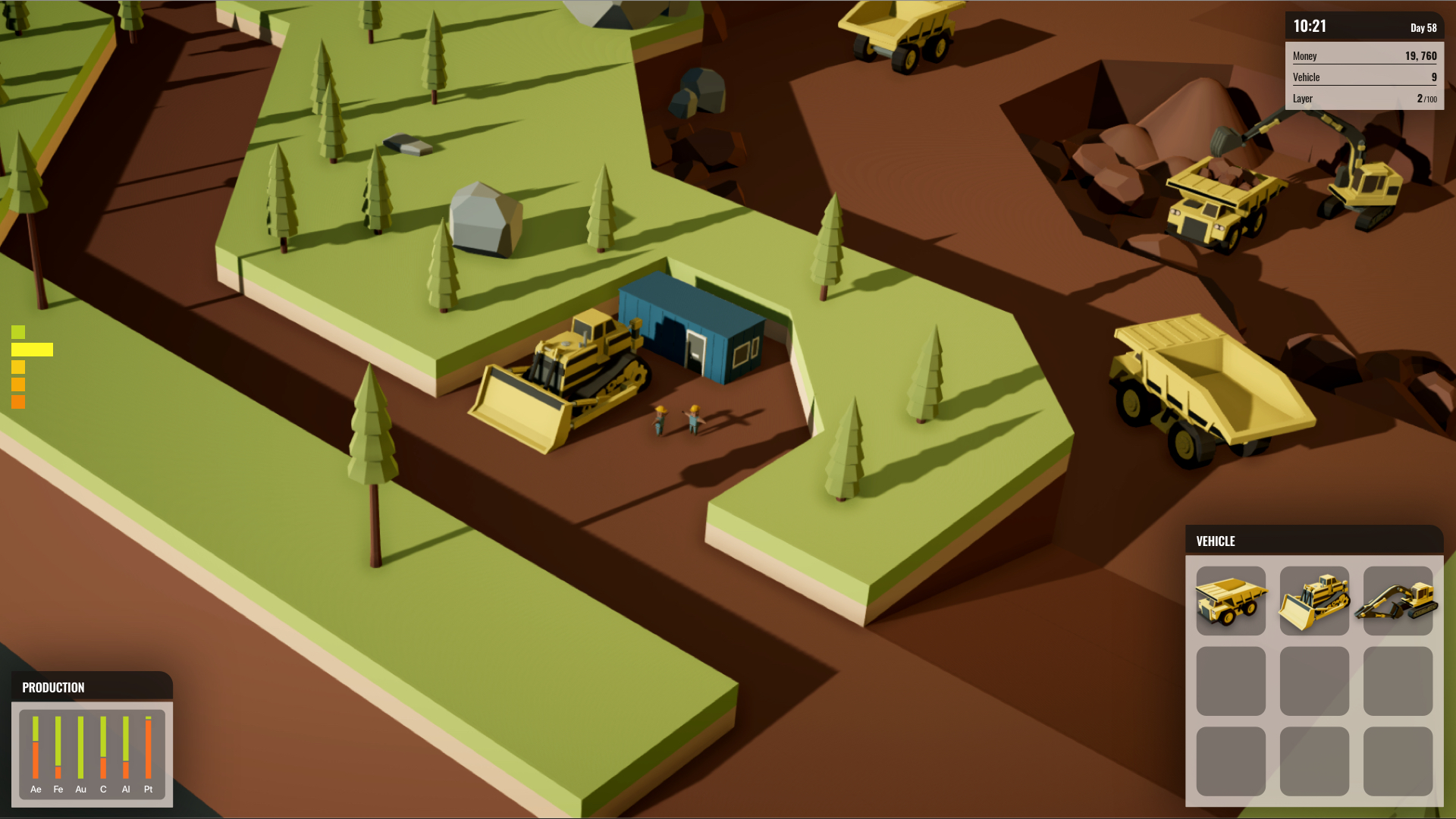Click the Money row showing 19,760
The image size is (1456, 819).
[1363, 55]
